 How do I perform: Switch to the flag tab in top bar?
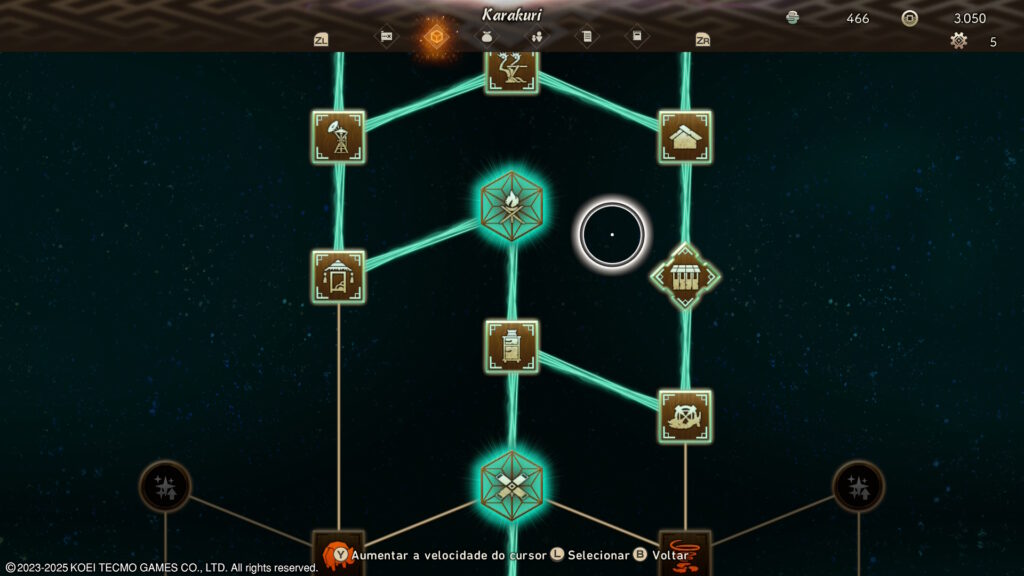[x=385, y=38]
